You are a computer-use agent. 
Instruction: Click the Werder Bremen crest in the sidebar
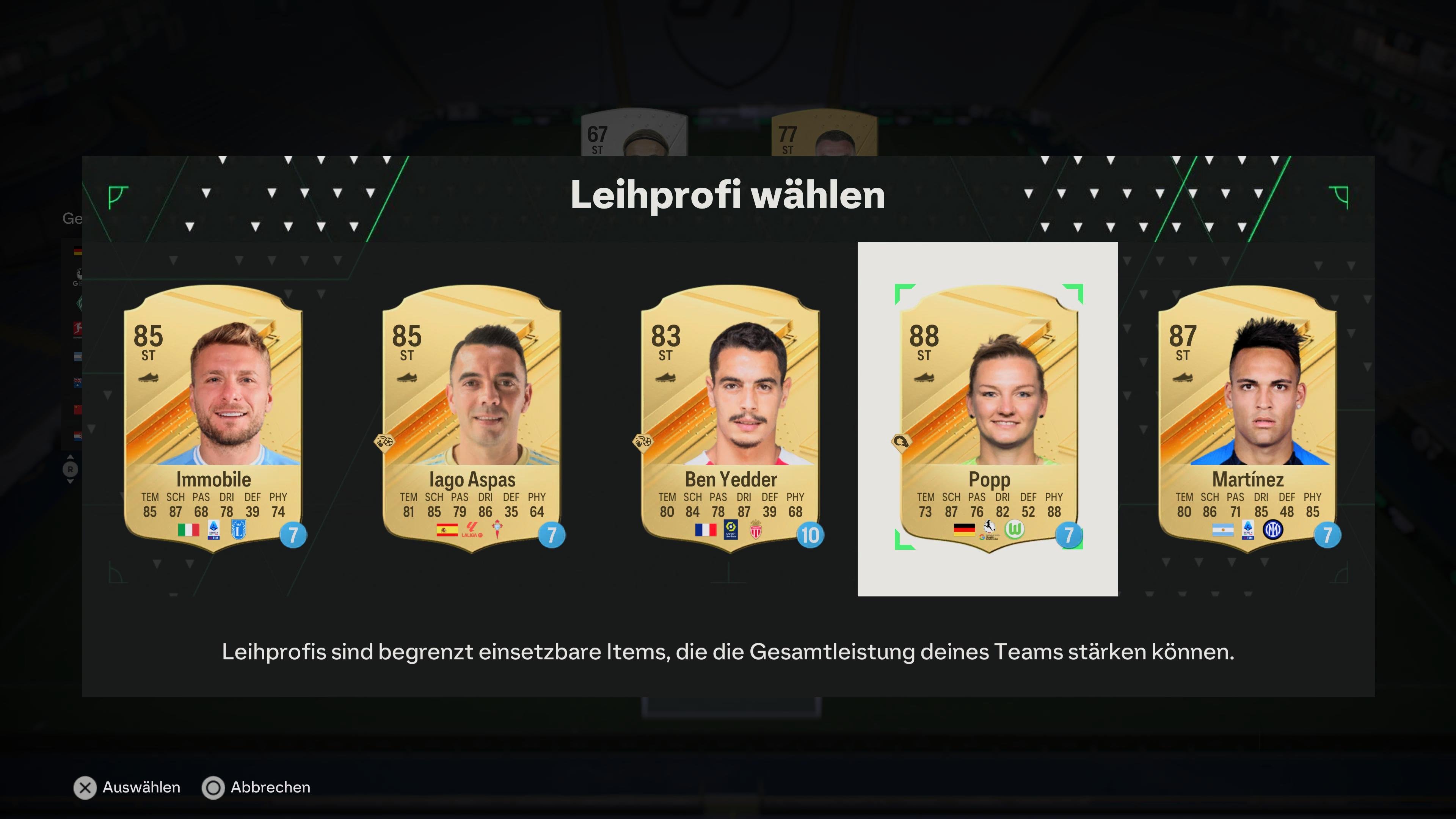(x=79, y=303)
